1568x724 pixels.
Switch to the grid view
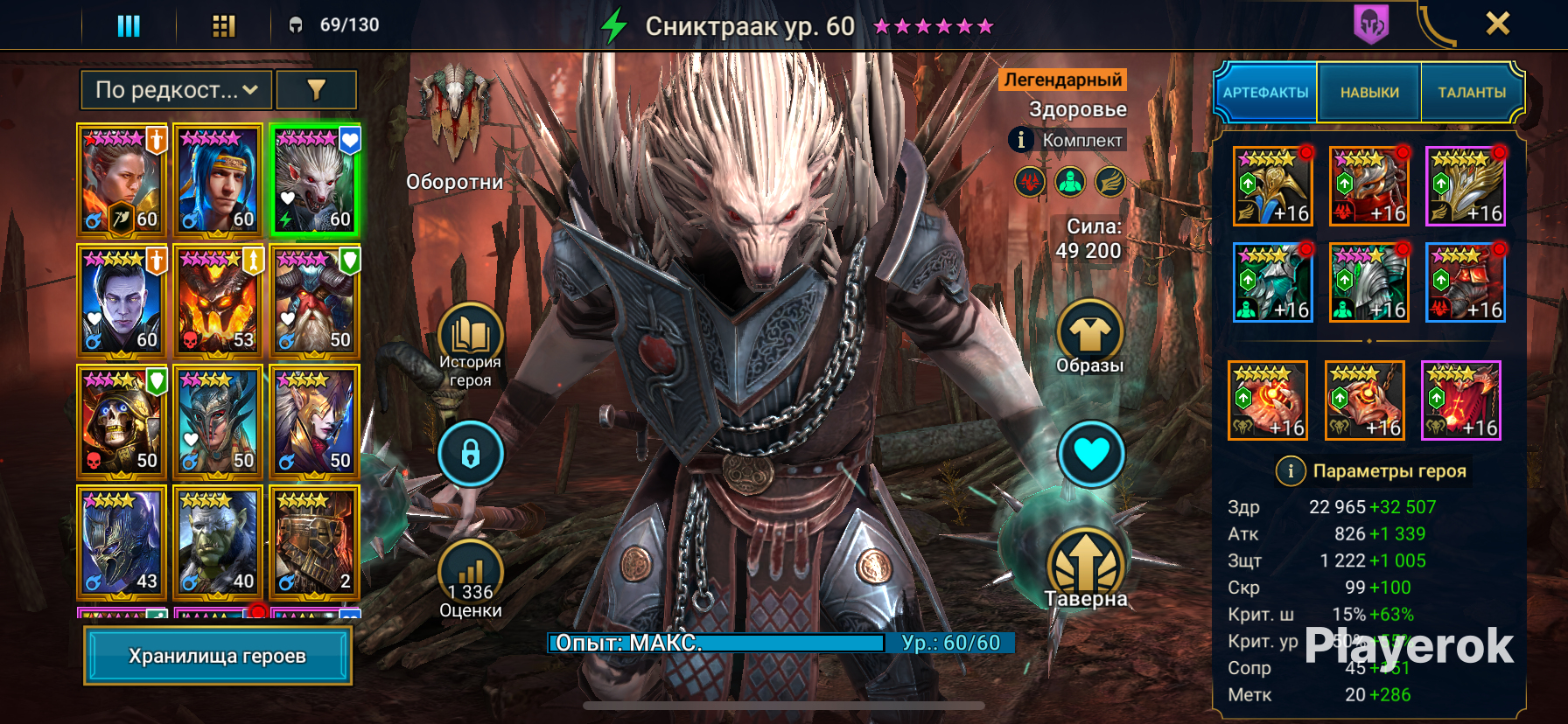click(x=224, y=25)
